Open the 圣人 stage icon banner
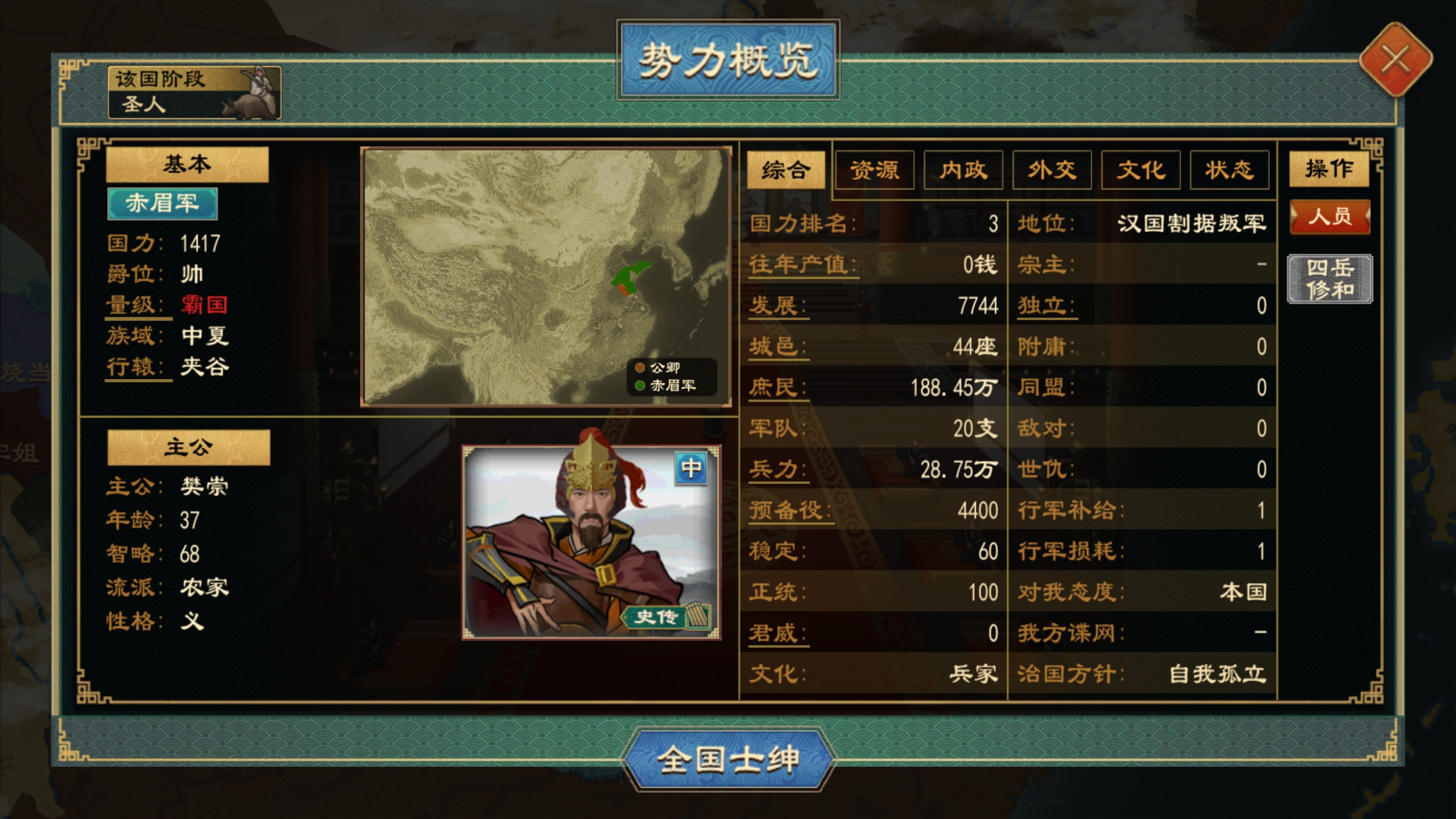 [x=196, y=94]
